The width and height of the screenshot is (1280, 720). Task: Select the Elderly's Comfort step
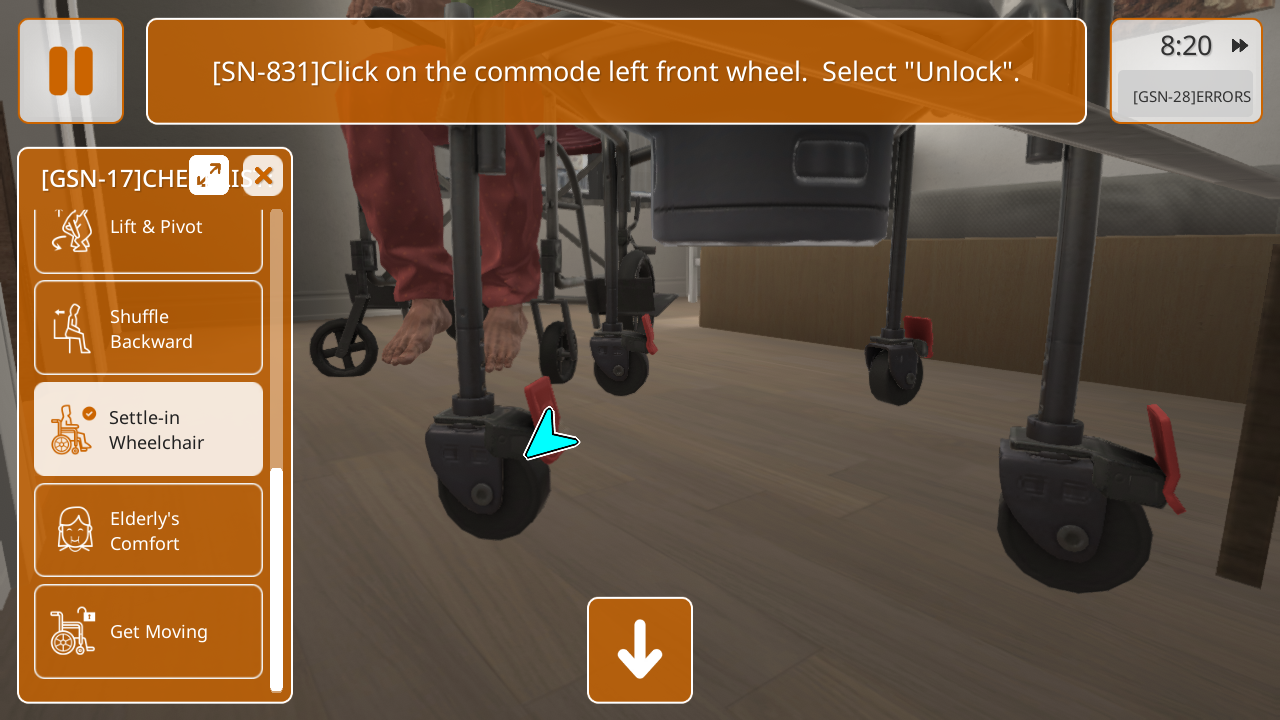[148, 530]
